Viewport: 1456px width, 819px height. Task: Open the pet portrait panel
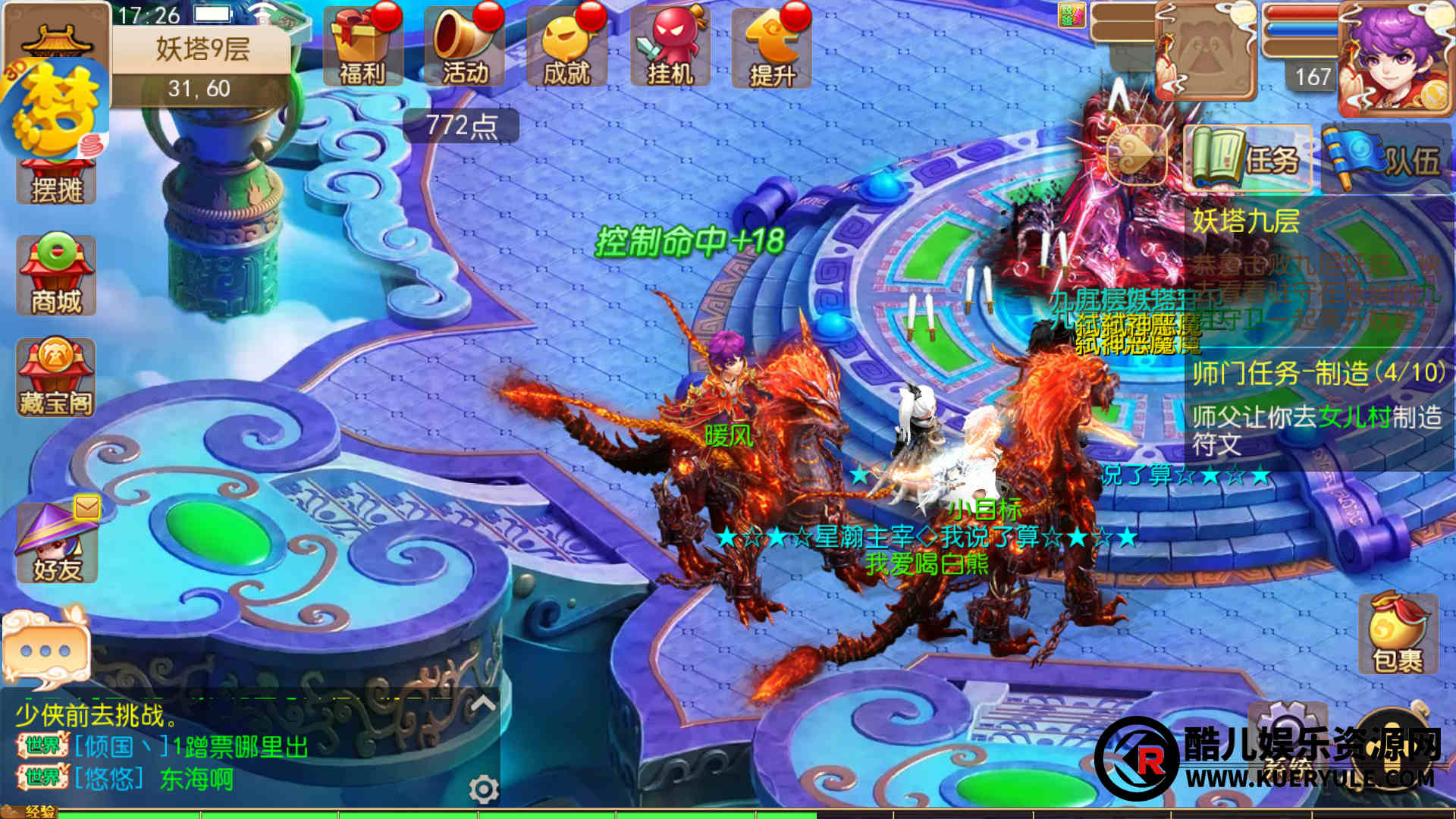[x=1206, y=53]
